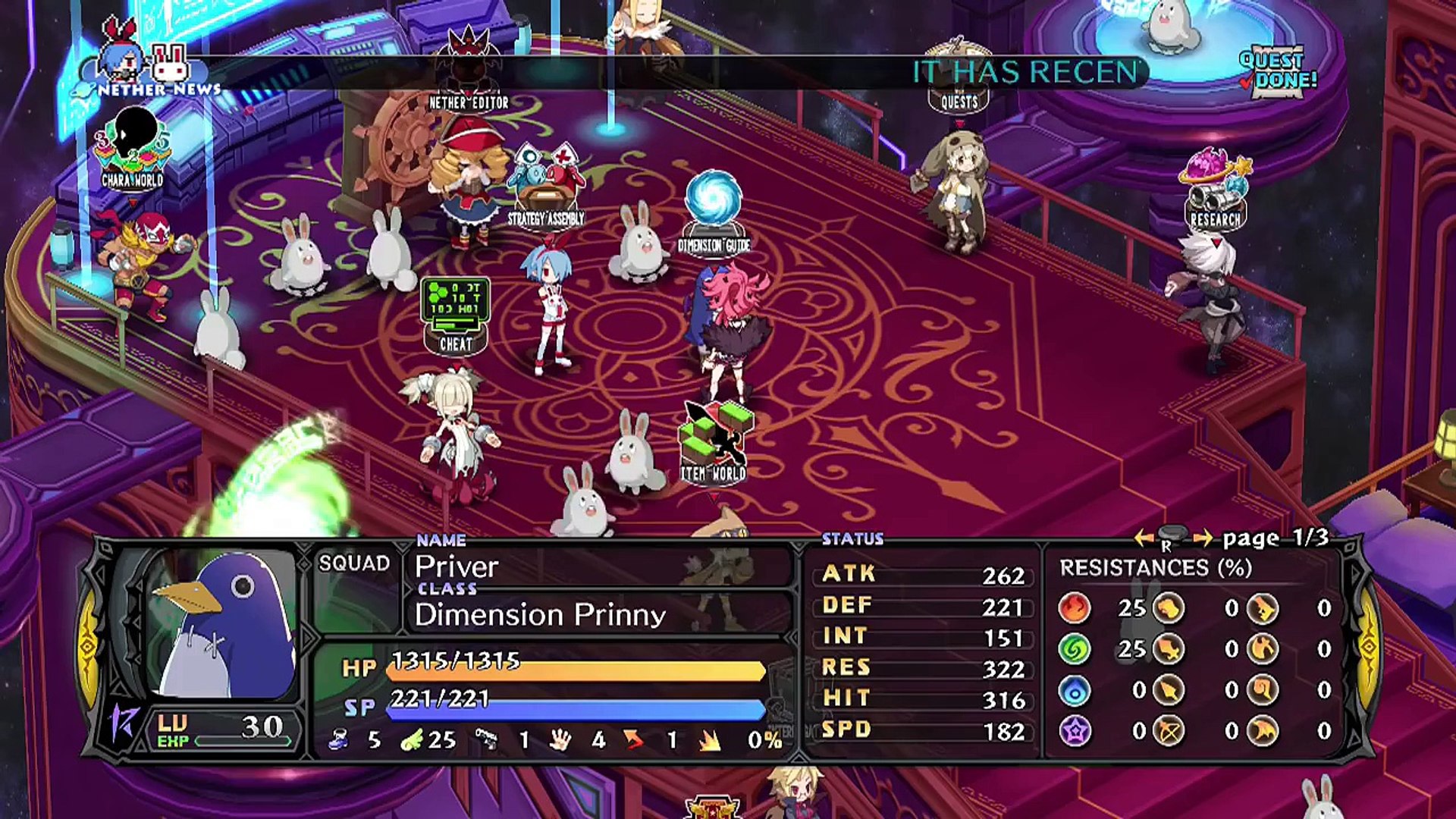Go to the previous status page arrow
The width and height of the screenshot is (1456, 819).
(x=1144, y=538)
